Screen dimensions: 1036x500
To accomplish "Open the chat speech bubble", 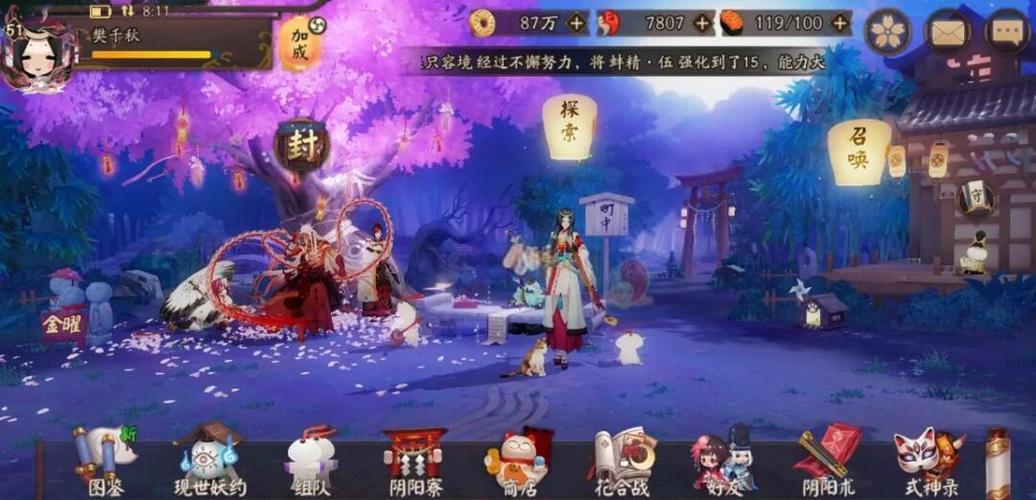I will pos(1007,32).
